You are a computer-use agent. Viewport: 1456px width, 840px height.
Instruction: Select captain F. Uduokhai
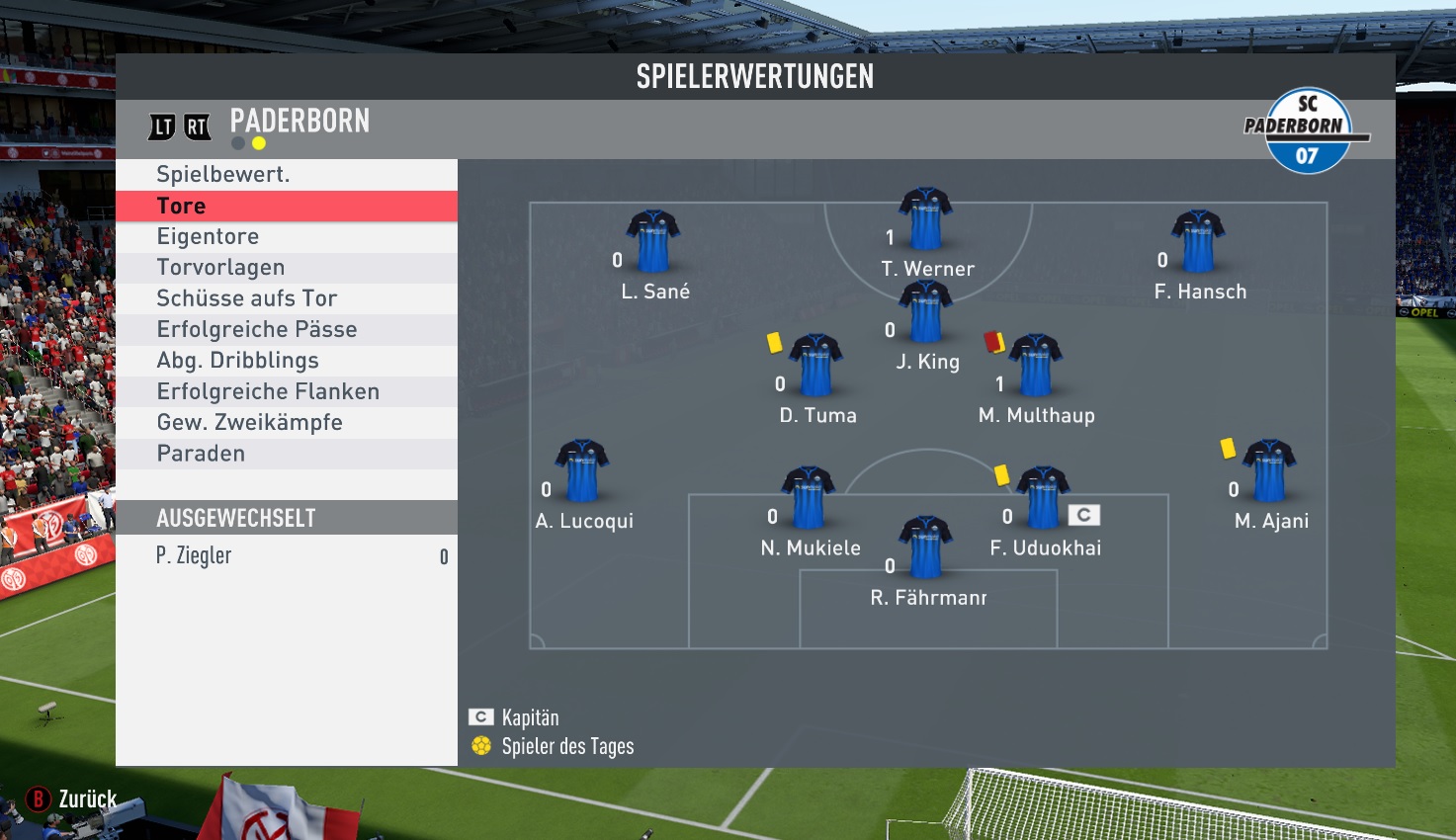1043,498
